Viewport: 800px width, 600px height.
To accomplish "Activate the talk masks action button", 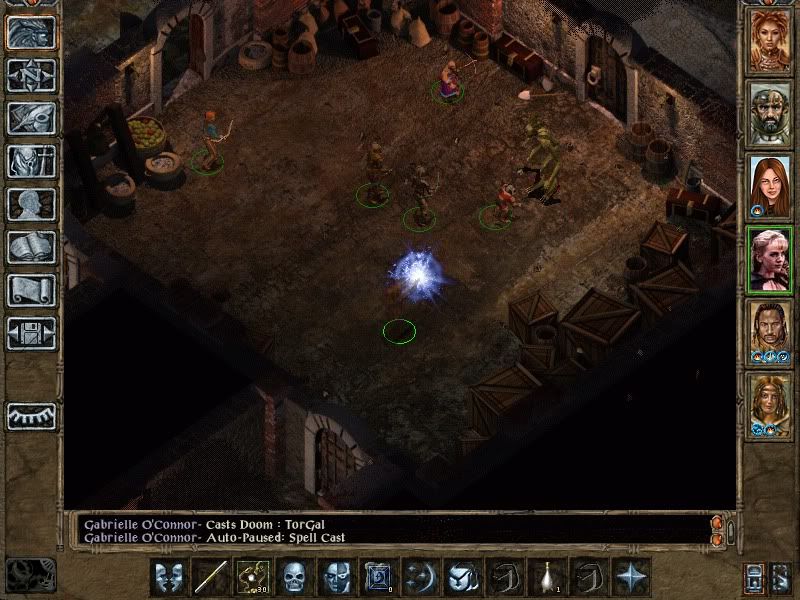I will 169,577.
